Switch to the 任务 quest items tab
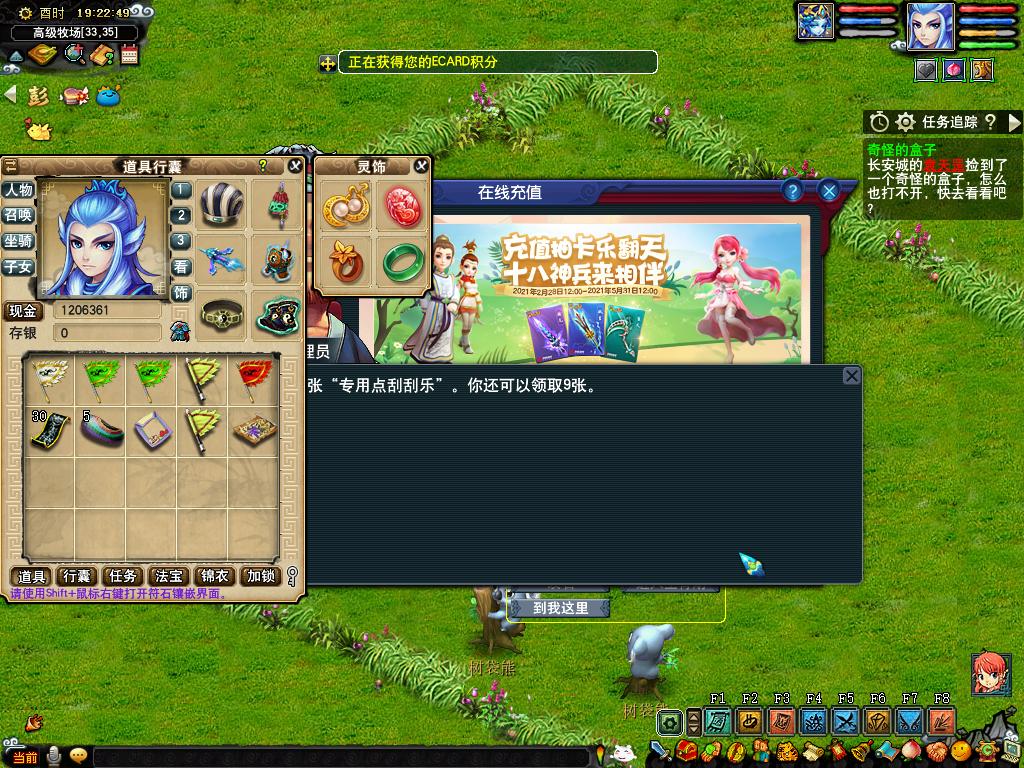 coord(123,576)
